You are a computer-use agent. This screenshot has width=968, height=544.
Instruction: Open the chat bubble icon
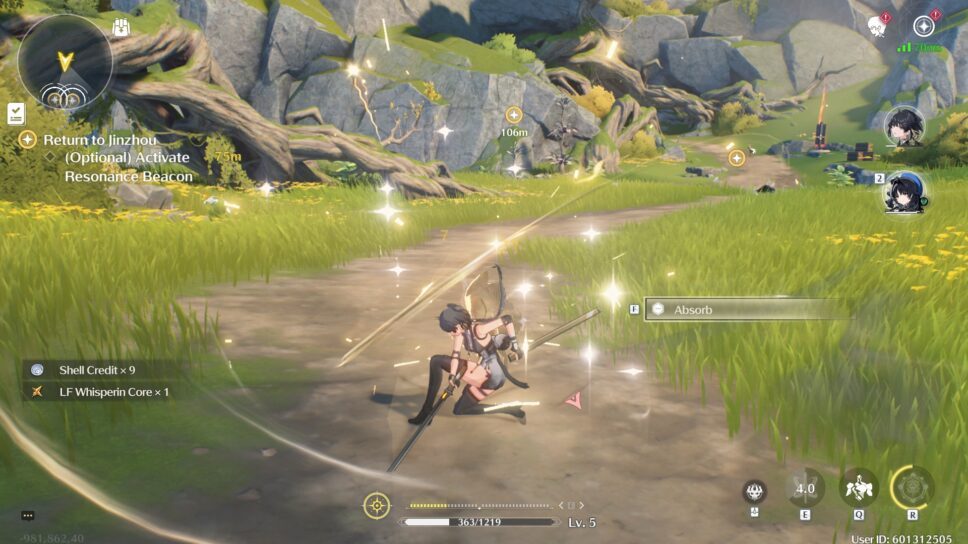coord(28,516)
